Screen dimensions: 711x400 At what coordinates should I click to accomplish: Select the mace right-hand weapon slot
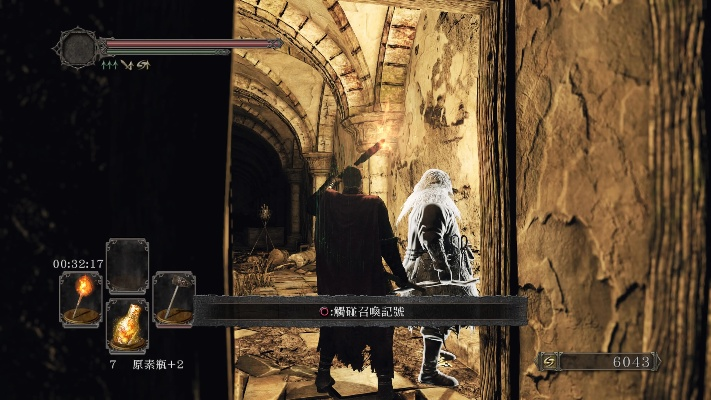pos(173,297)
